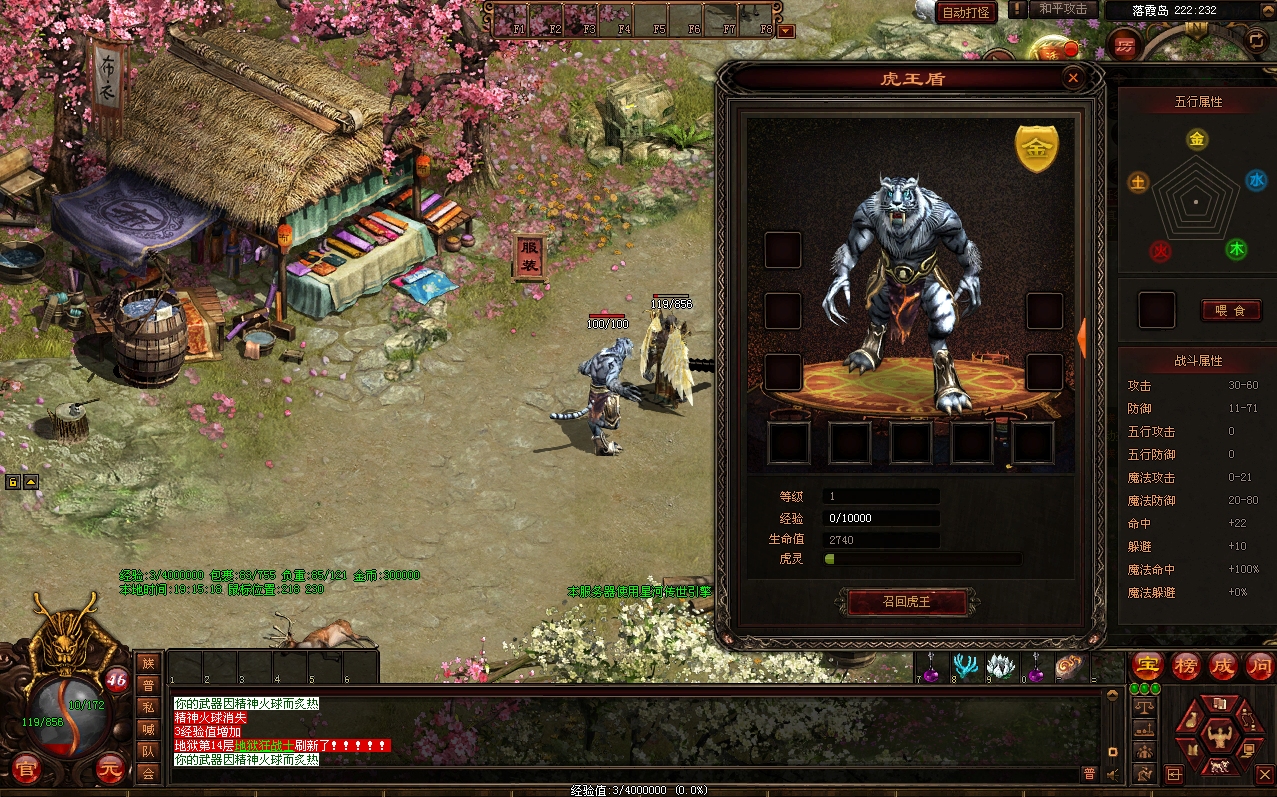Select the 队 team chat channel

148,751
